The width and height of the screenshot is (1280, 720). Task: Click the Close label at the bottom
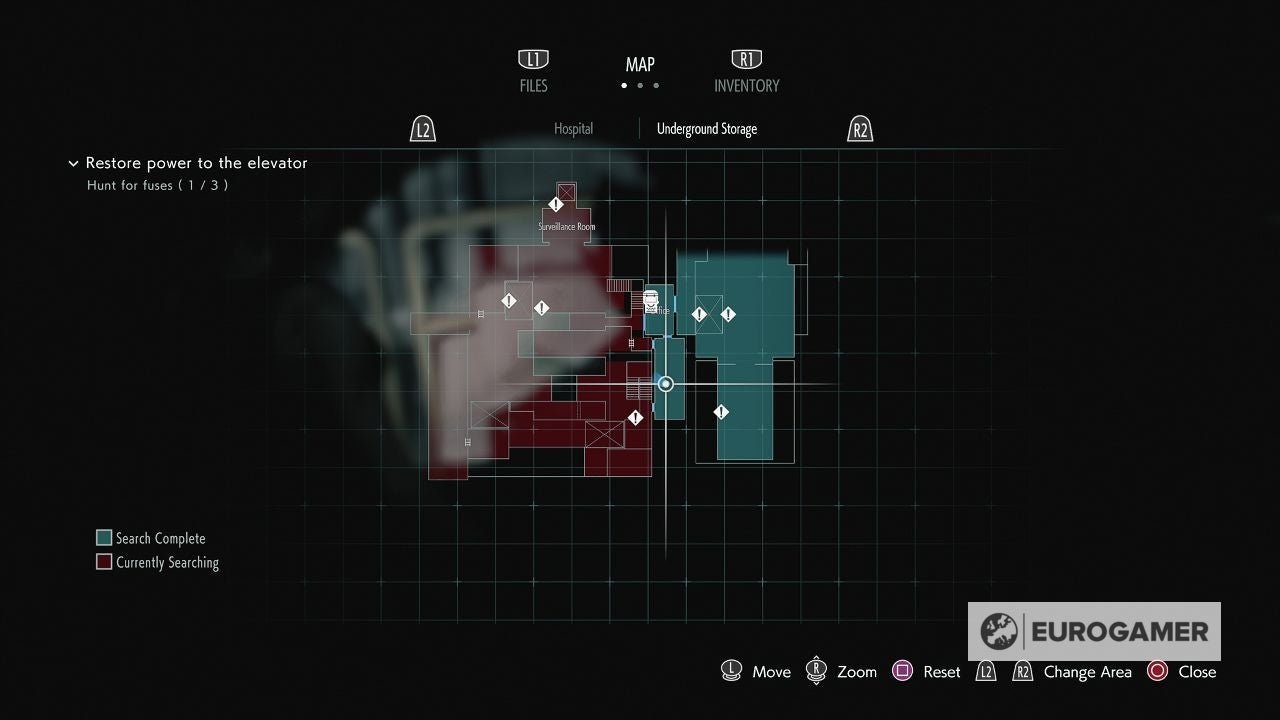1197,671
